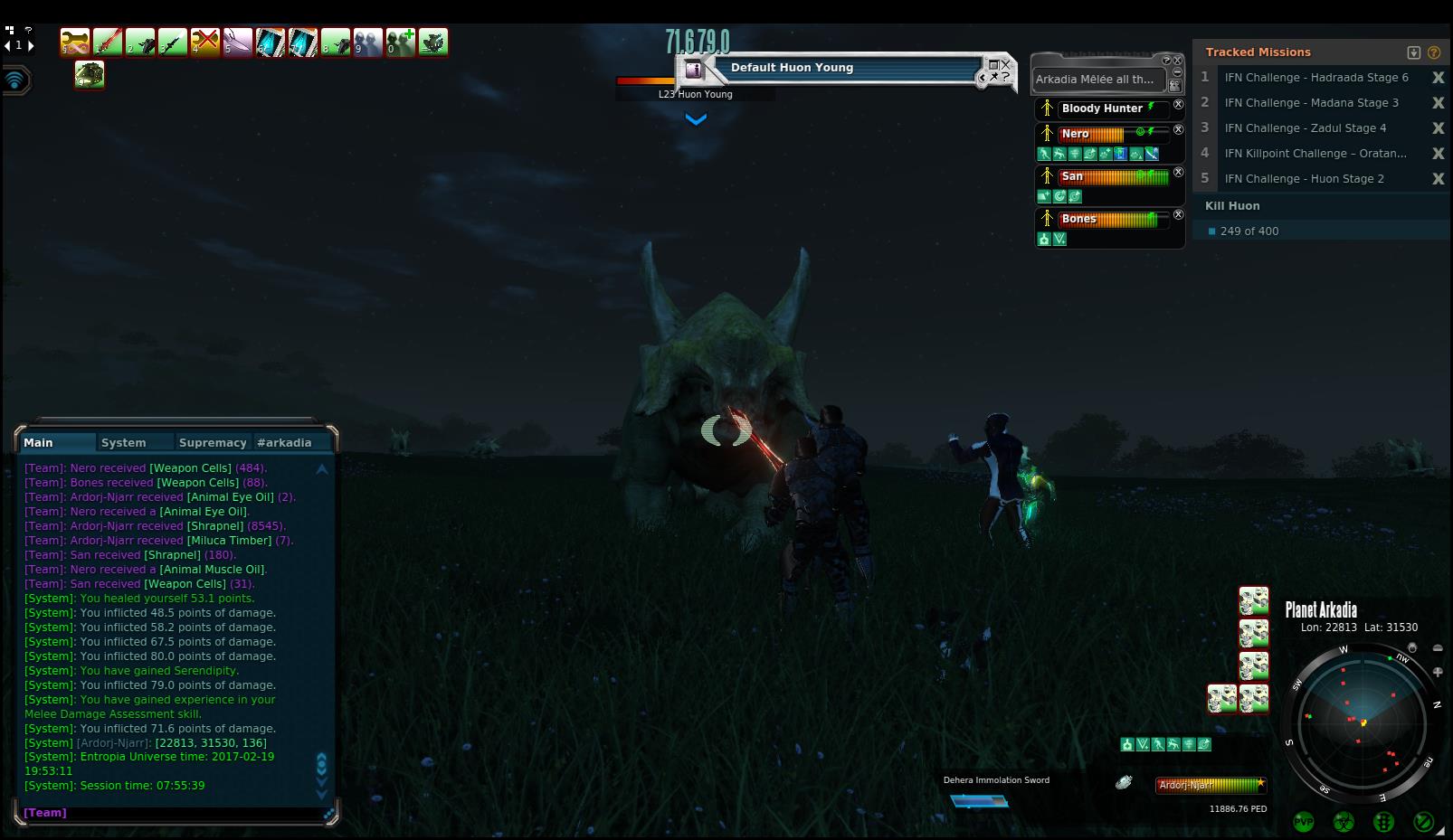Switch to the System chat tab

124,442
